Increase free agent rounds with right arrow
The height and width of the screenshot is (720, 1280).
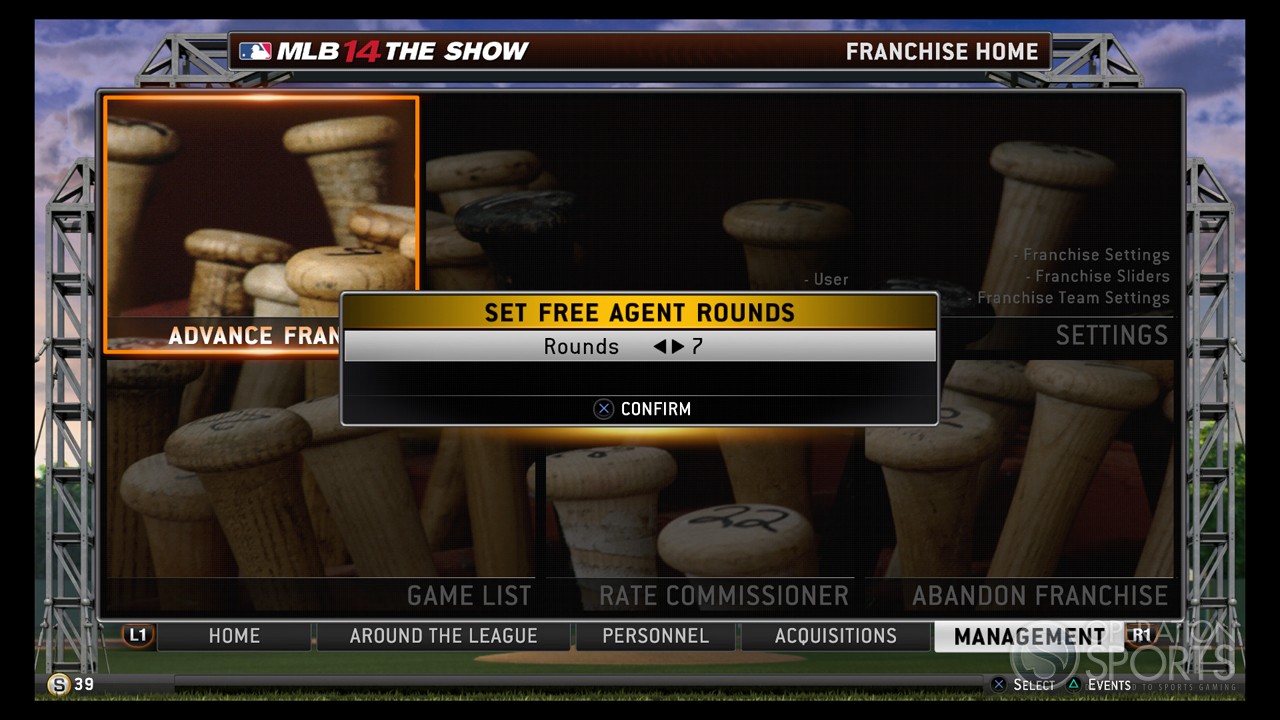(677, 347)
